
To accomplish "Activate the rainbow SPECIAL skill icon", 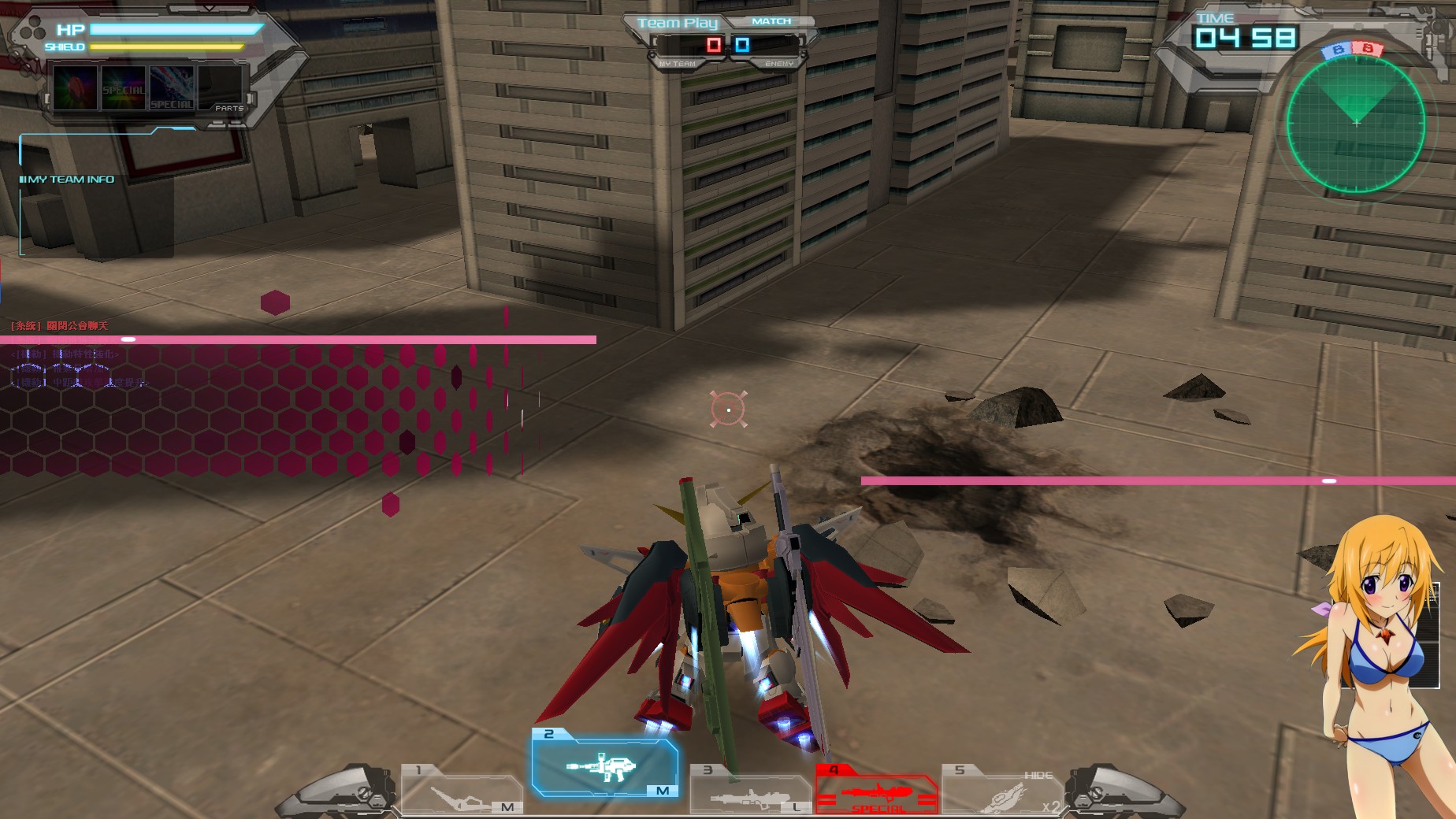I will (122, 89).
